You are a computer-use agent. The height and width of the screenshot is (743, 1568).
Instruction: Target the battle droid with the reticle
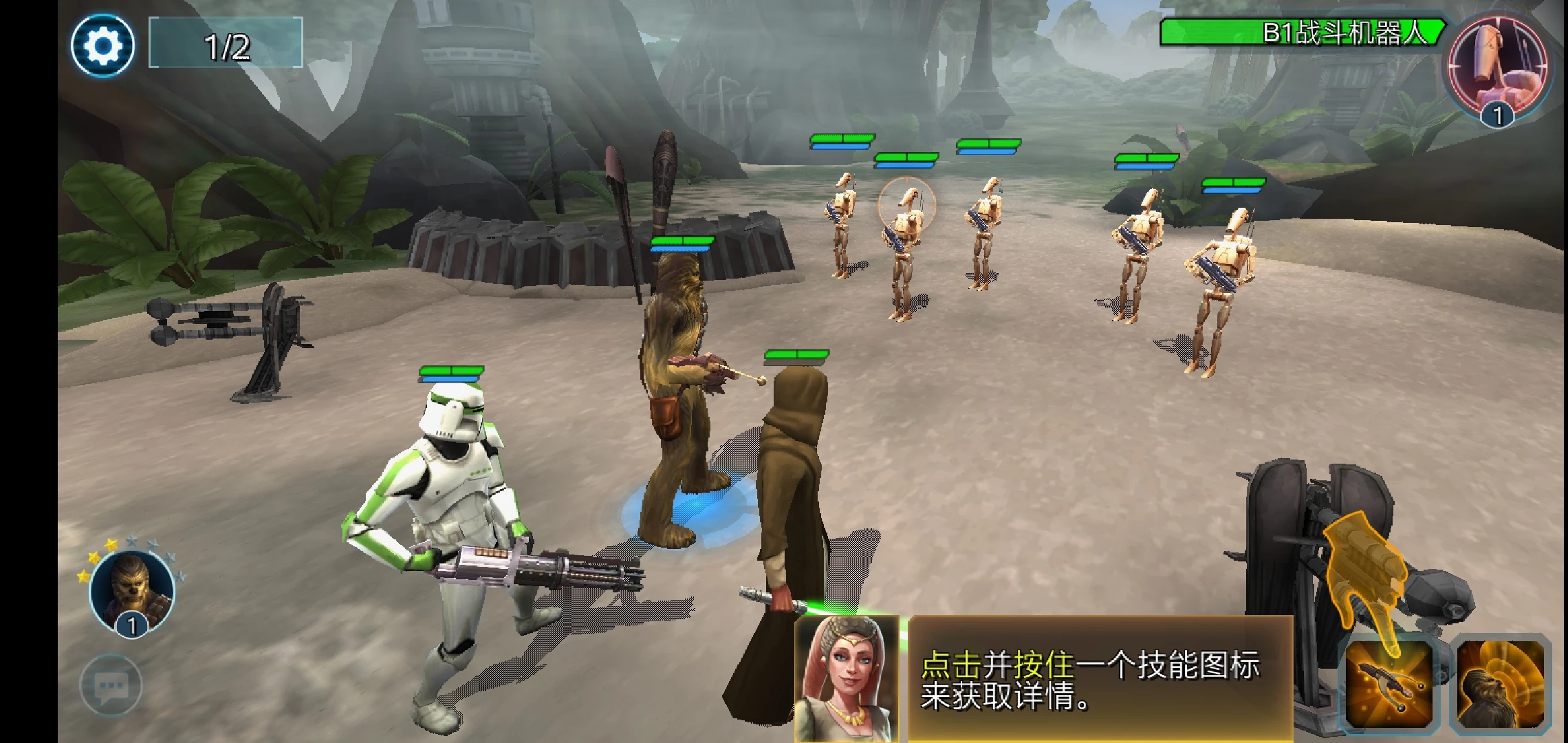coord(906,234)
